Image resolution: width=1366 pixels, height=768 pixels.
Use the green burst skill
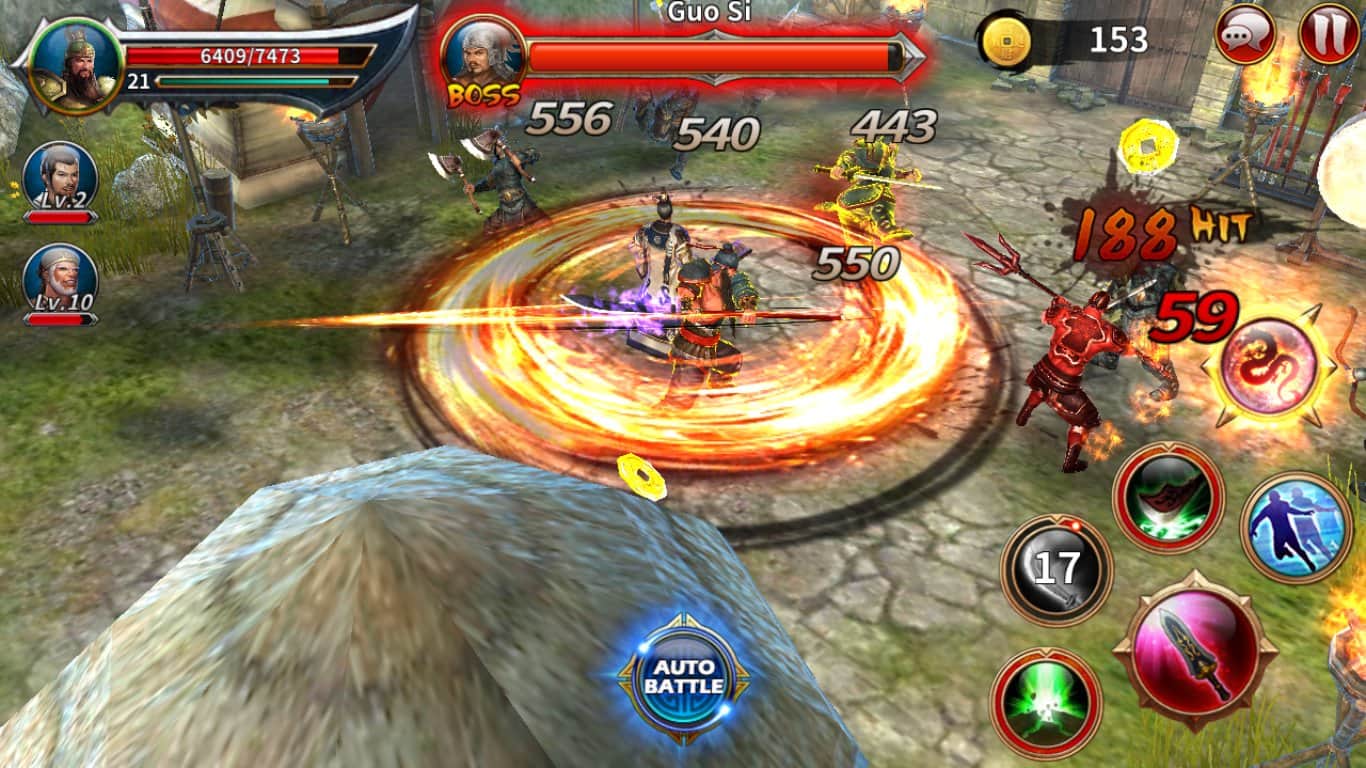point(1045,703)
